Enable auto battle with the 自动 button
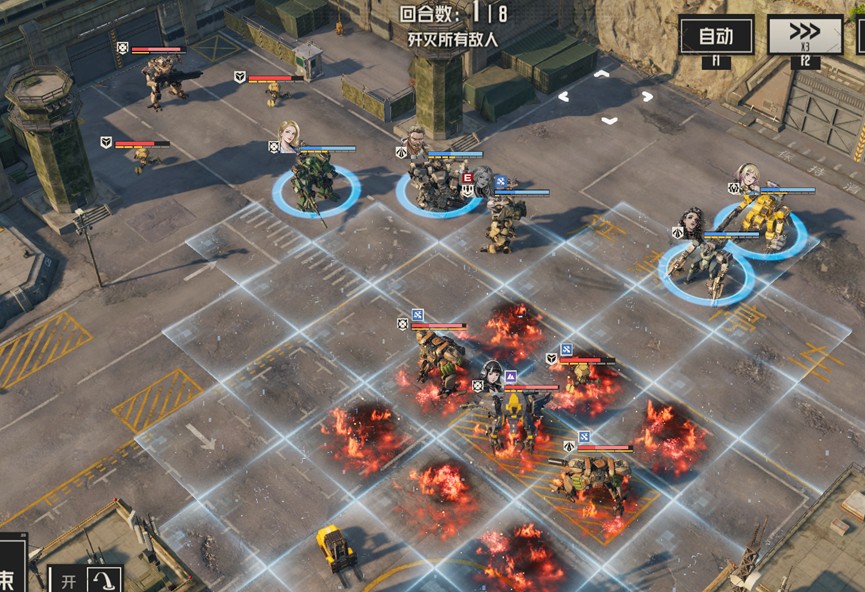This screenshot has width=865, height=592. coord(716,37)
